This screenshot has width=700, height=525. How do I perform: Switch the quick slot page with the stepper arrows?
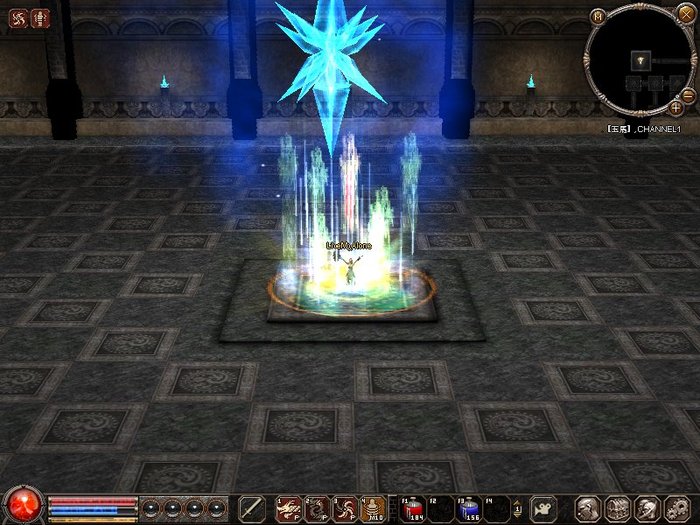(x=518, y=508)
